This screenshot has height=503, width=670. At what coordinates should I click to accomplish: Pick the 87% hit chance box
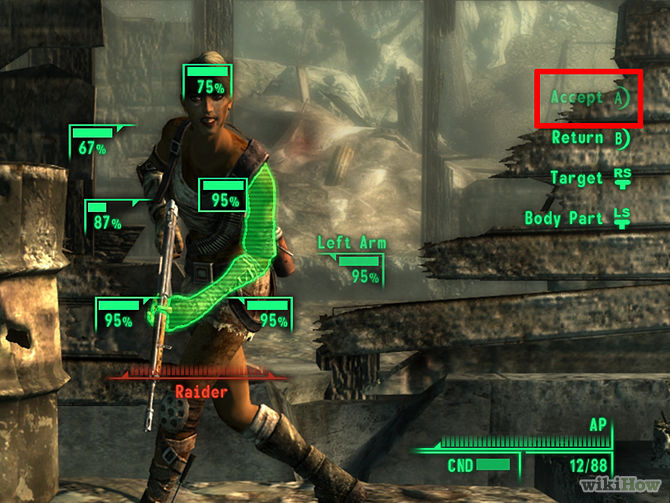[109, 217]
